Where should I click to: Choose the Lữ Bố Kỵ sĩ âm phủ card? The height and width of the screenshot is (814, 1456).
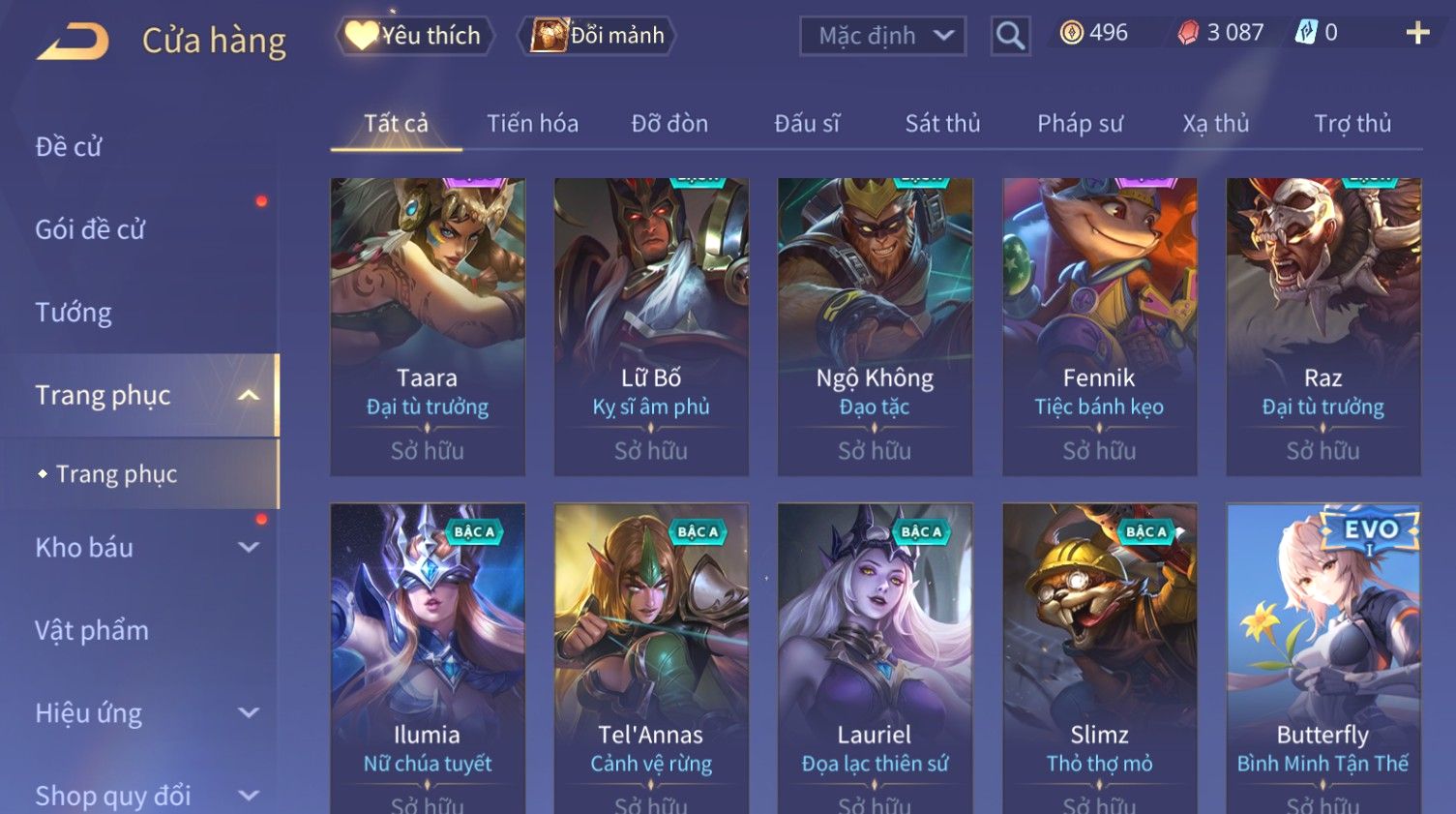point(651,326)
